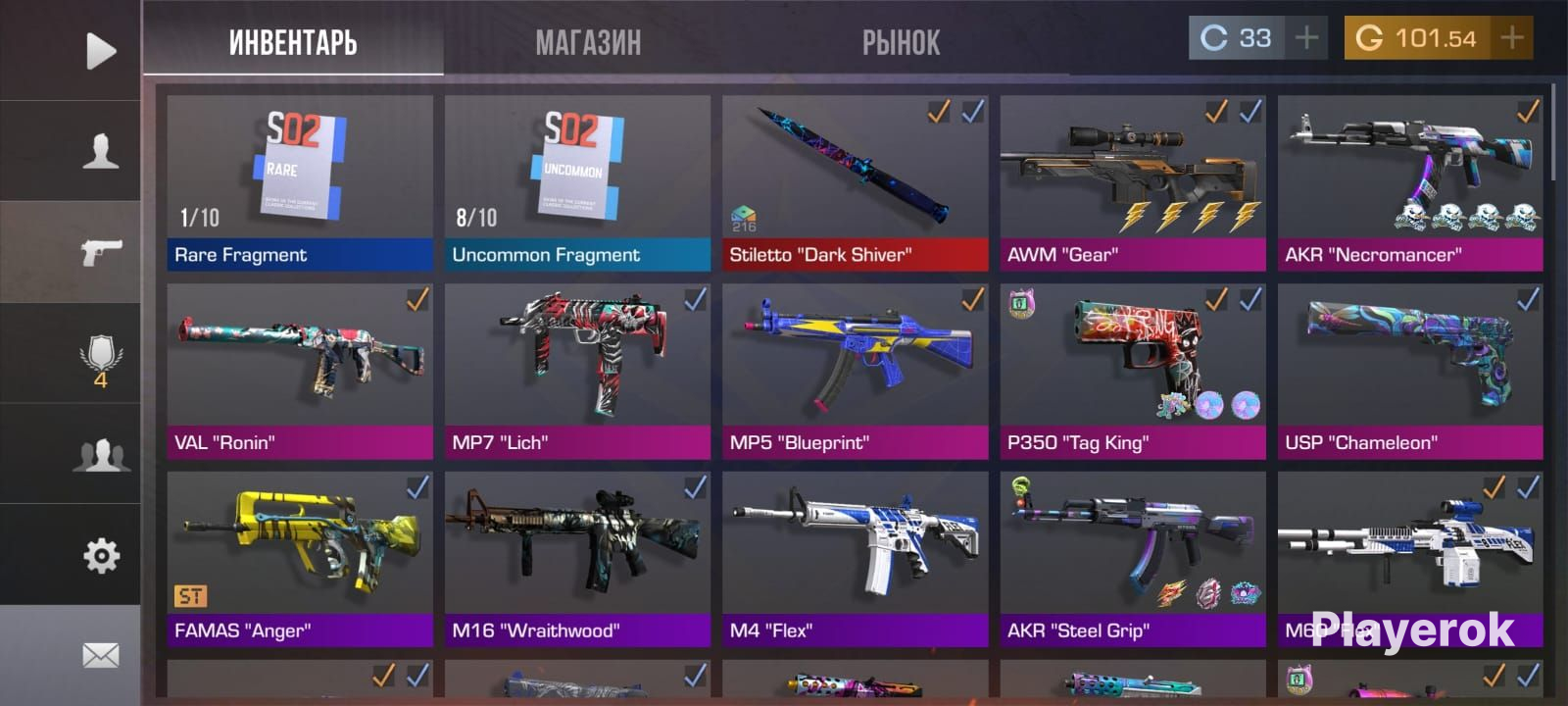Open the Рынок tab
Image resolution: width=1568 pixels, height=706 pixels.
tap(901, 42)
